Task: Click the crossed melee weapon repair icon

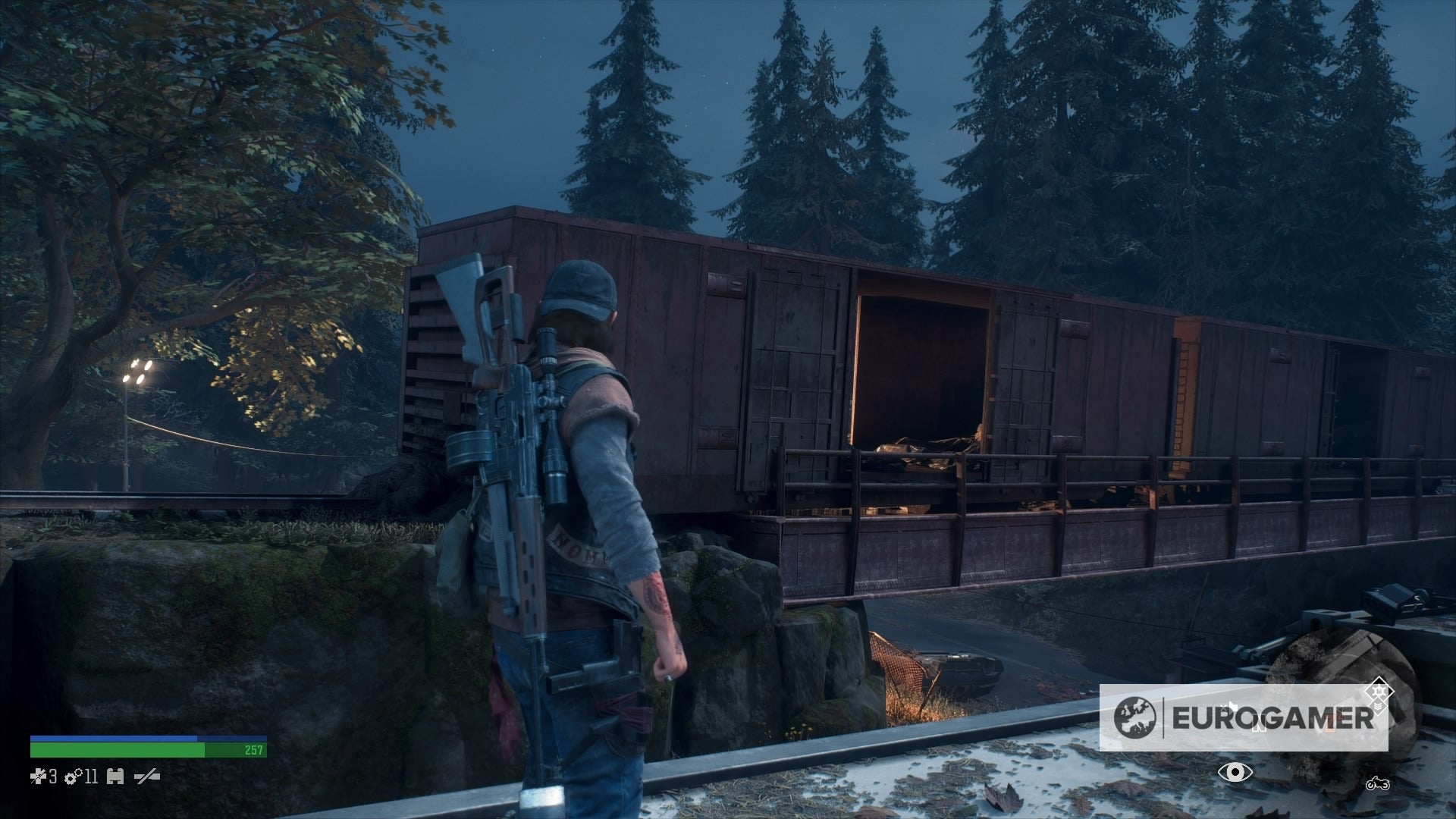Action: (146, 777)
